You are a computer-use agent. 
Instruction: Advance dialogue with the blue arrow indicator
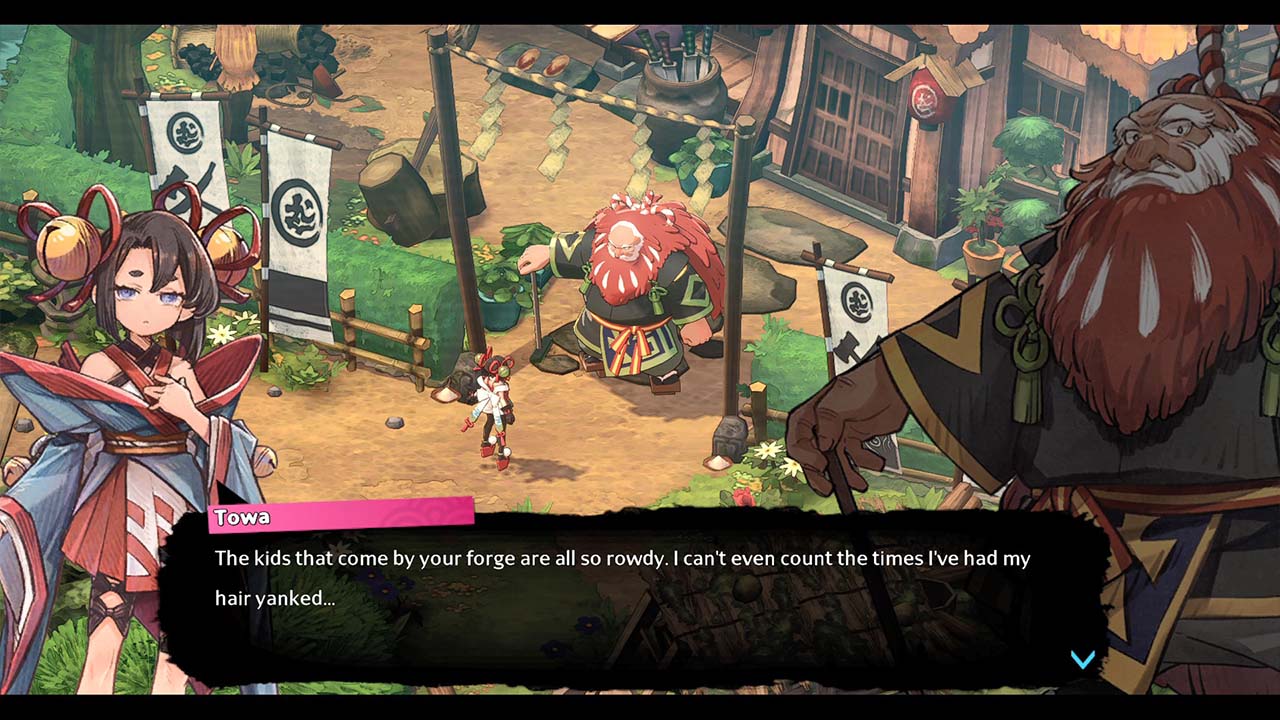pyautogui.click(x=1083, y=659)
